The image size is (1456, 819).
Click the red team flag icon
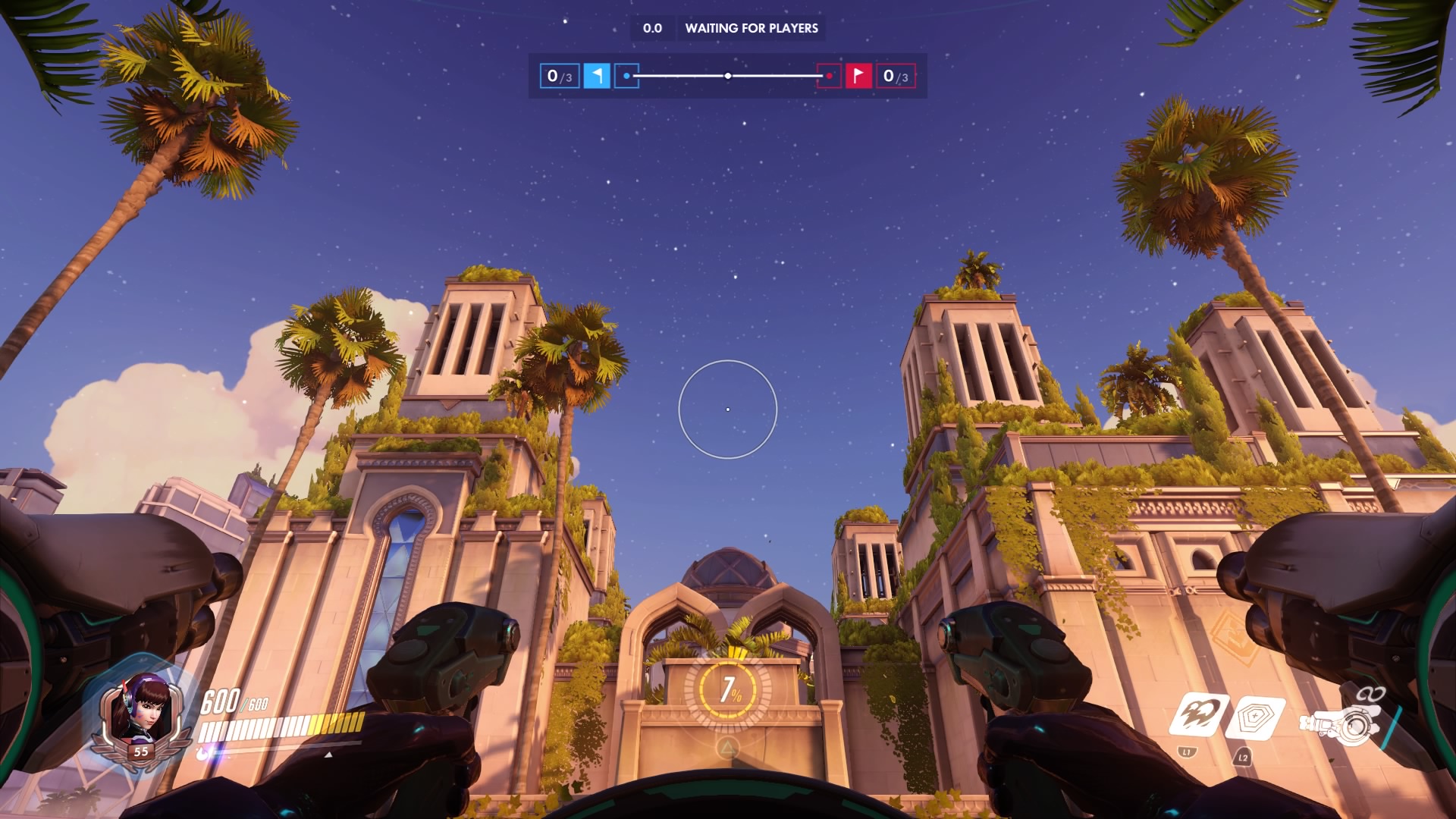coord(858,76)
